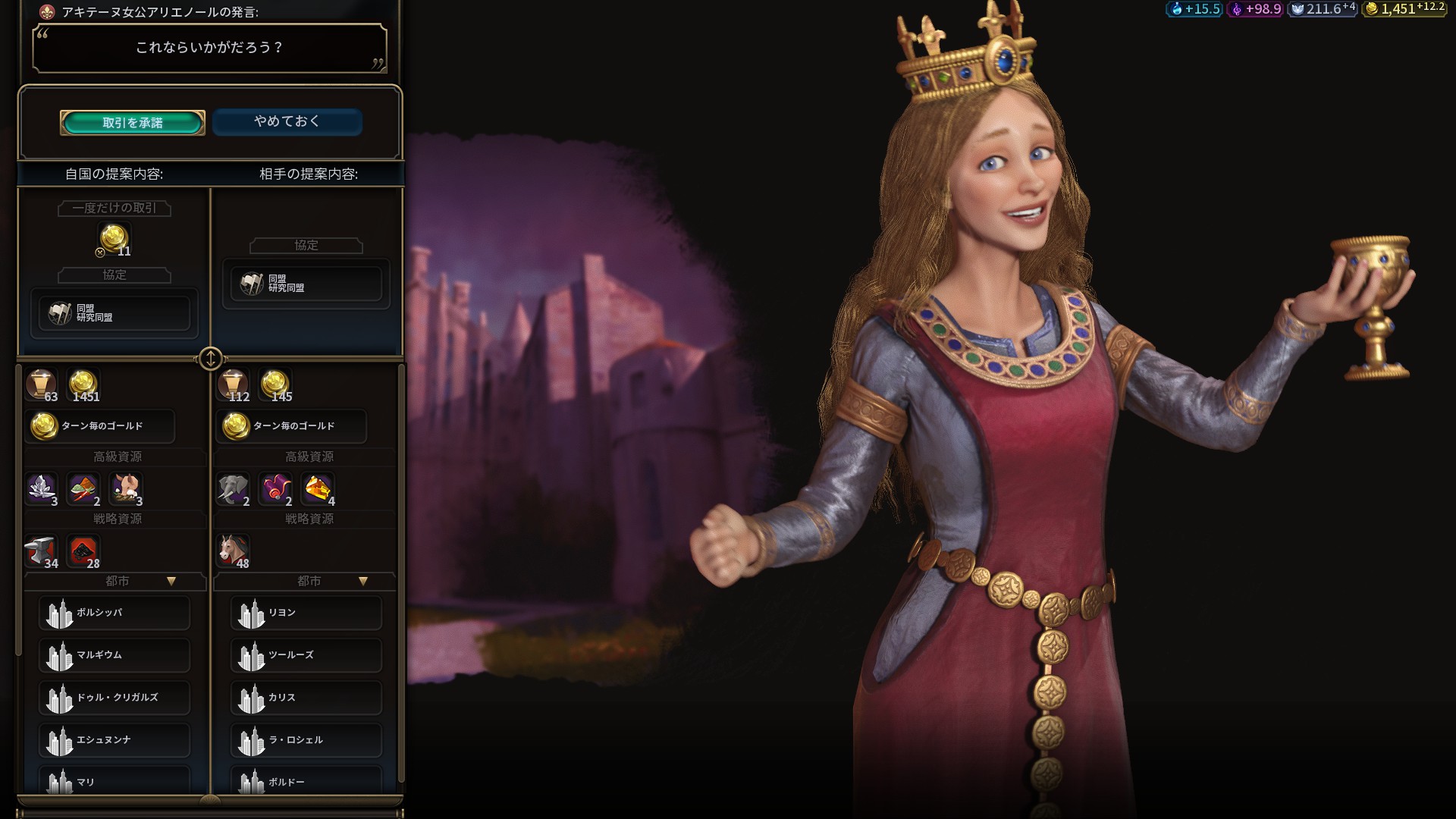Decline the deal with やめておく

tap(287, 122)
